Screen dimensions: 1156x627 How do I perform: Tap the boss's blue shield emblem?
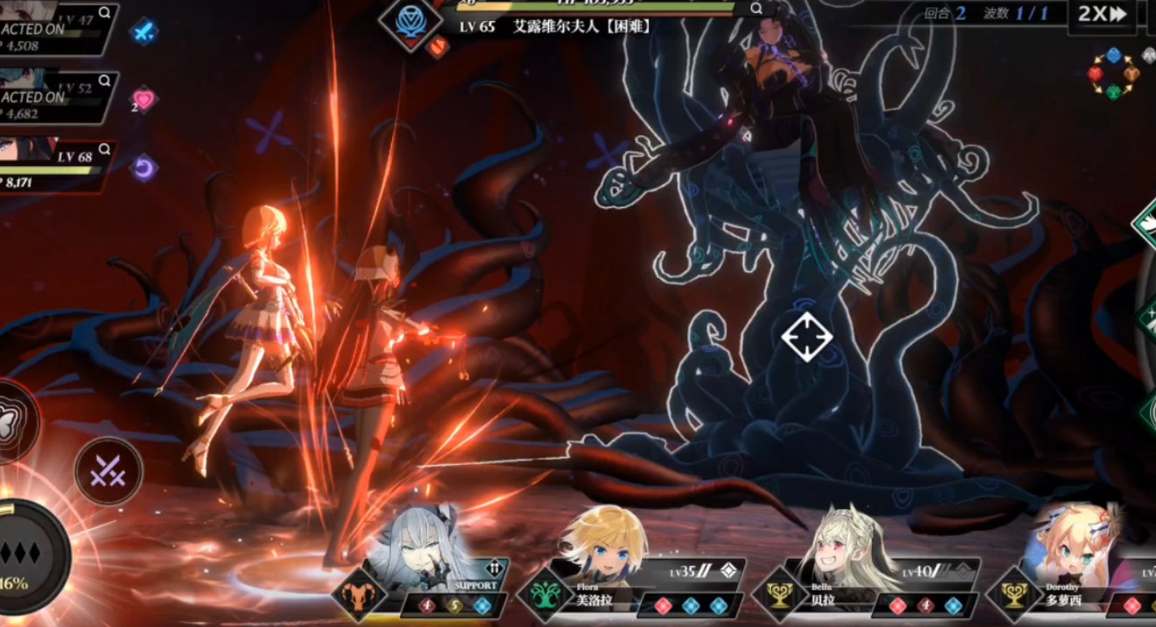point(410,21)
